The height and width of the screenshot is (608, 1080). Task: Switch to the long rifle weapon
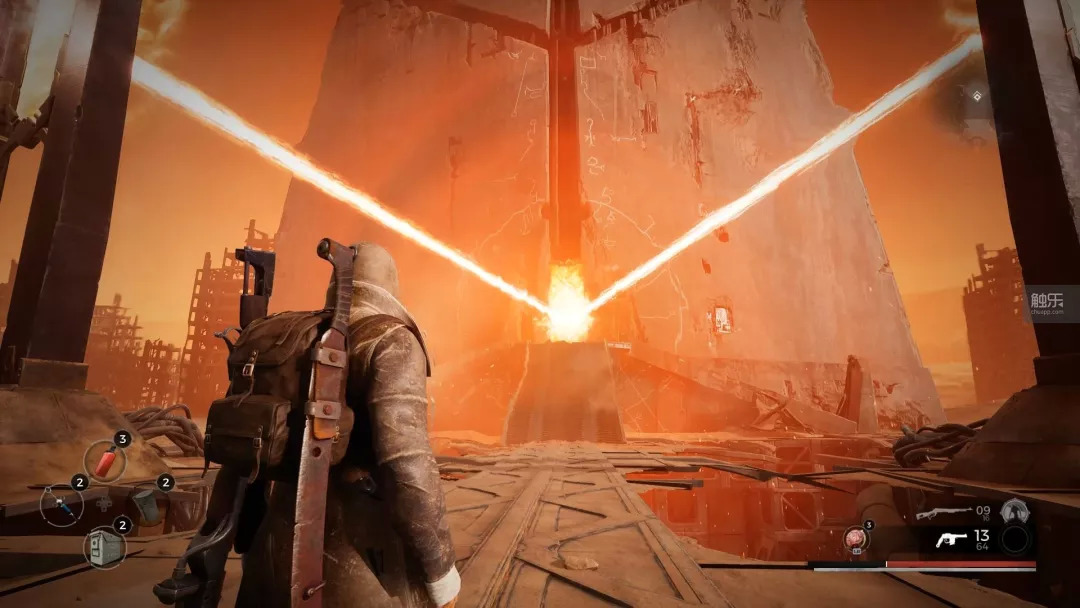(x=944, y=513)
